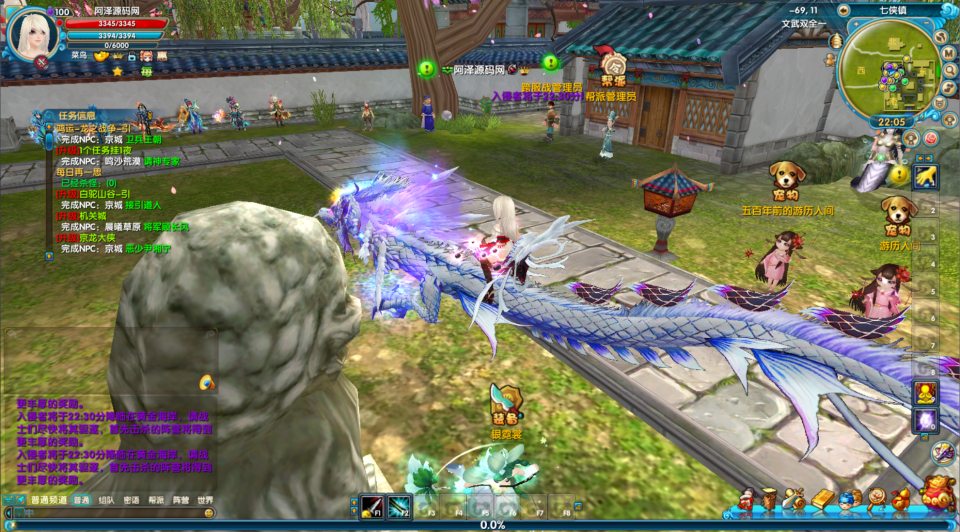The width and height of the screenshot is (960, 532).
Task: Choose the 阵营 faction chat tab
Action: tap(181, 500)
